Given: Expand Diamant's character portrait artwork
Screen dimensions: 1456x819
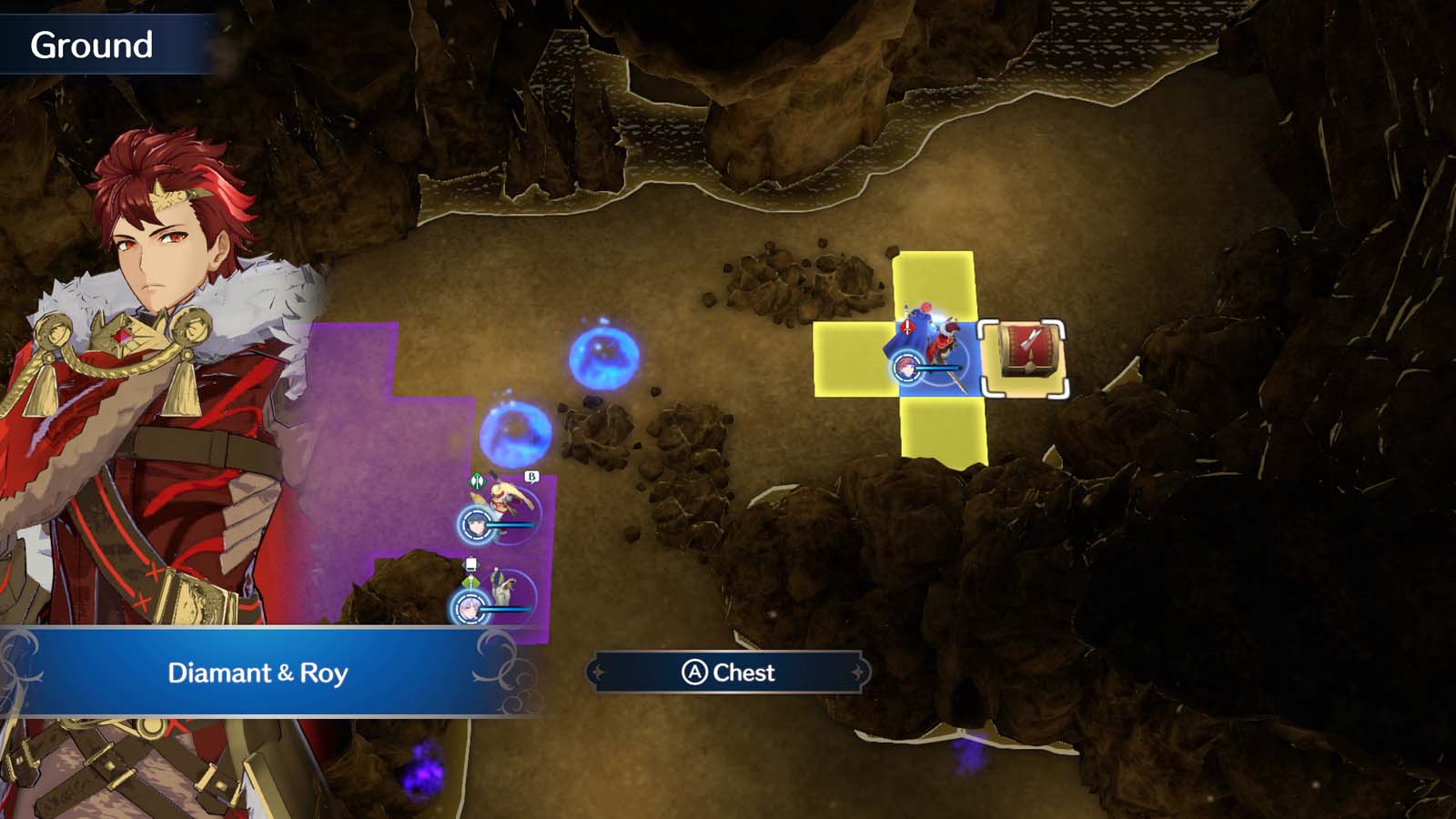Looking at the screenshot, I should 146,364.
